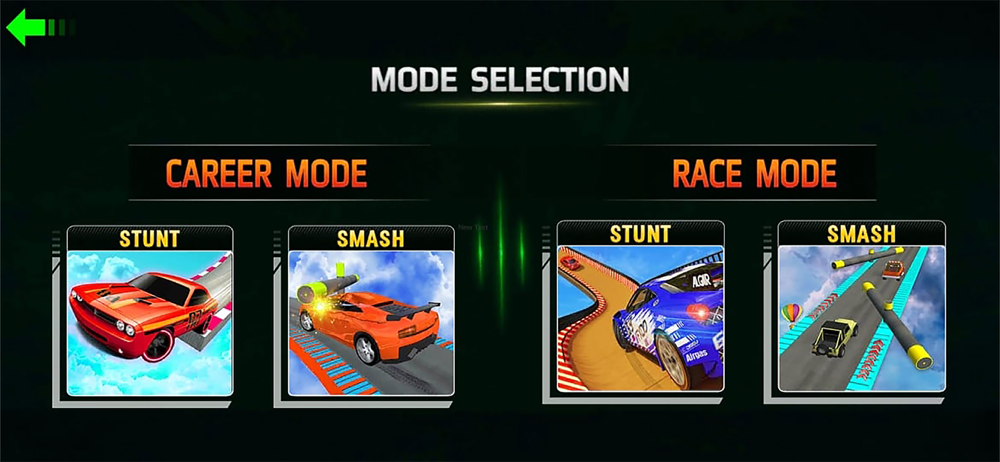Pick Race Mode Smash tile

[861, 310]
